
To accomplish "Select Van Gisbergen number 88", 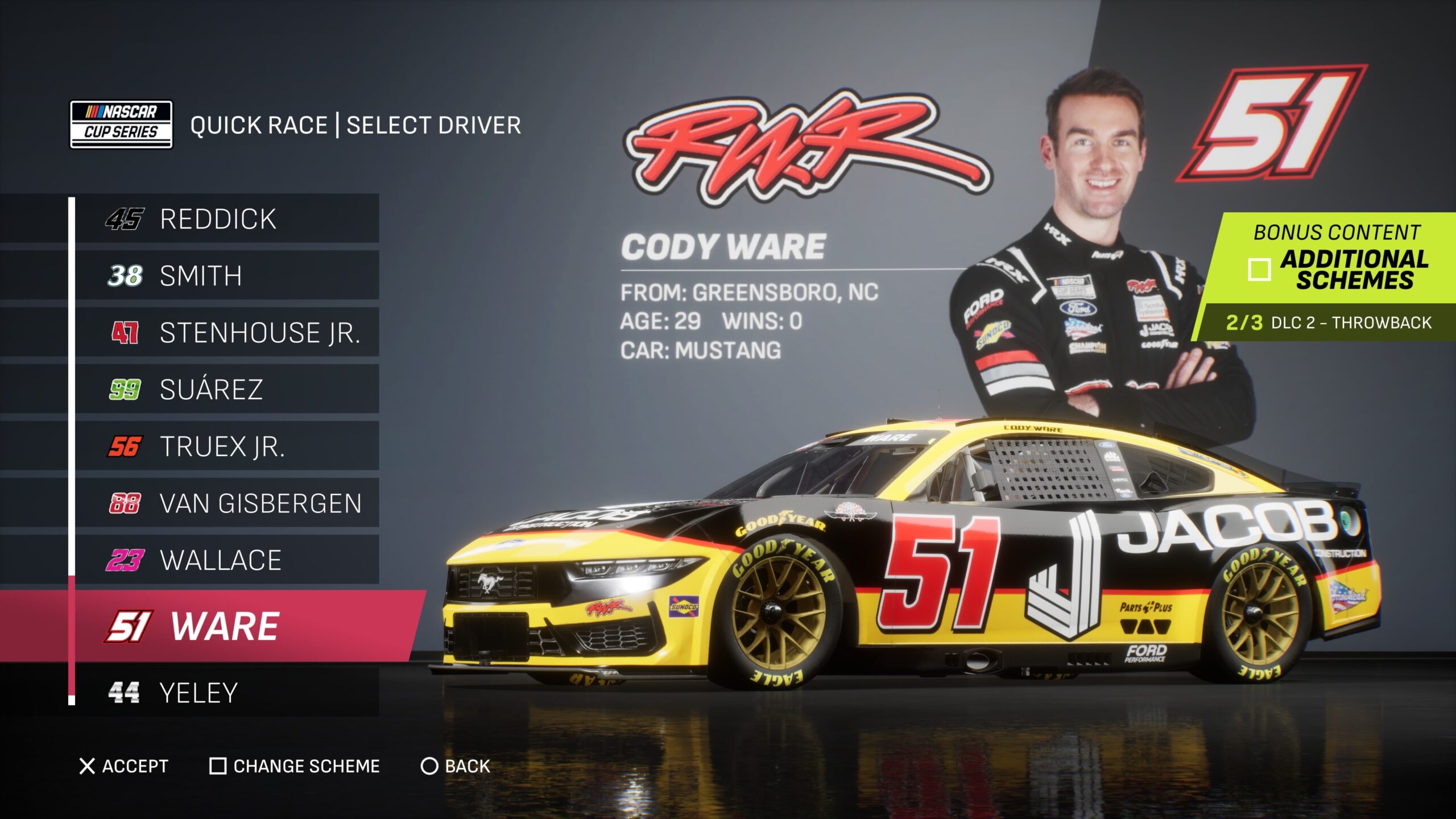I will (x=226, y=503).
